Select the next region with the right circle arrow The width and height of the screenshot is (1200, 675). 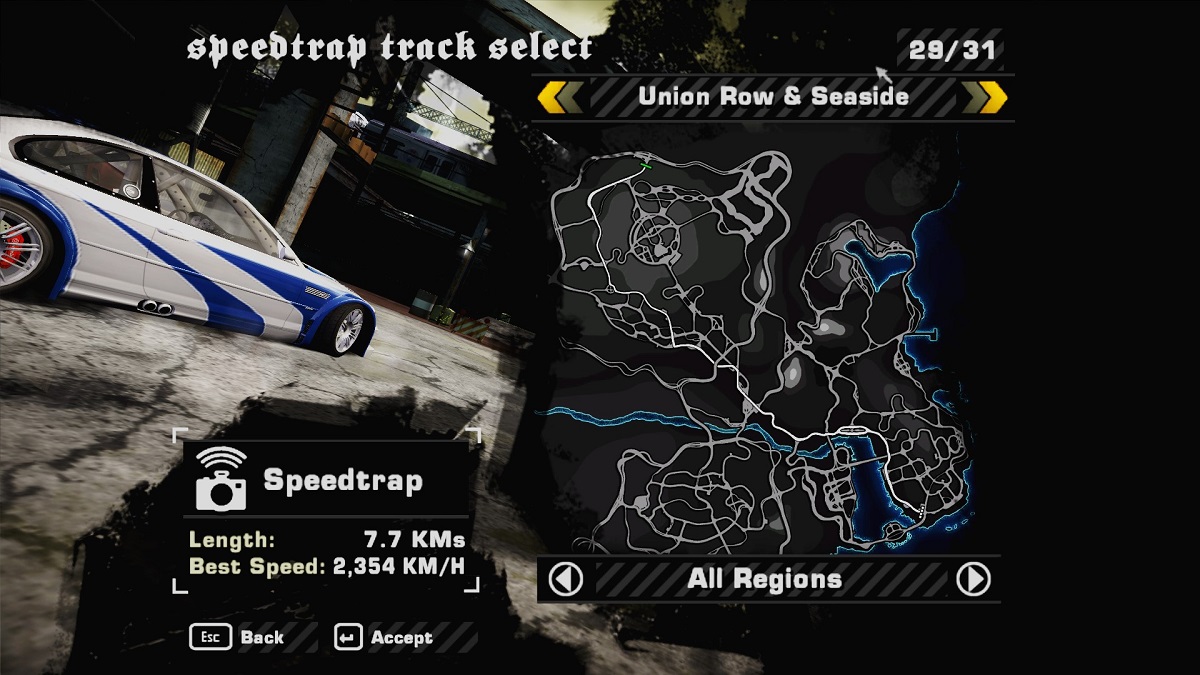click(973, 579)
